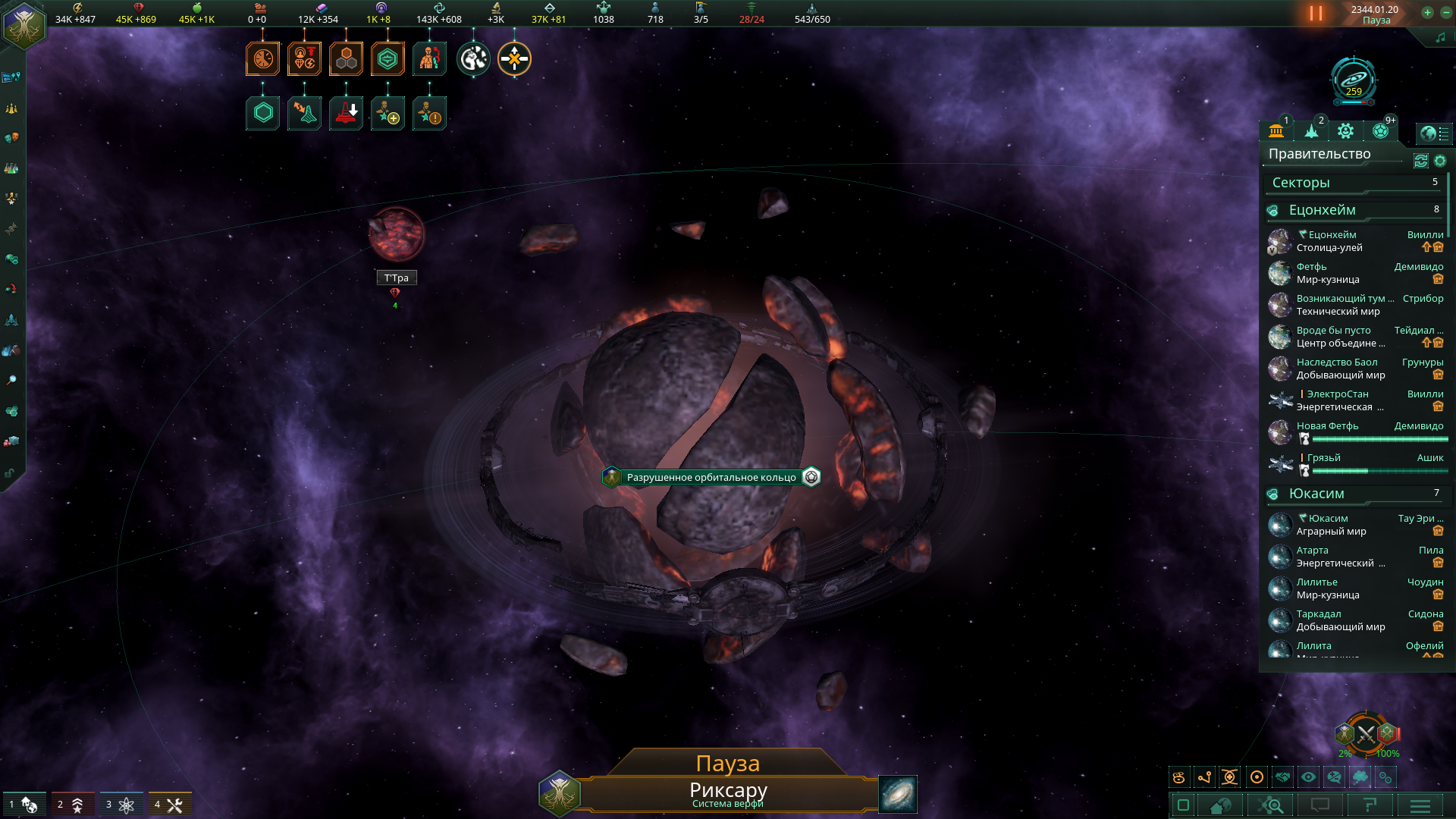Toggle the orange pause button
Screen dimensions: 1456x819
point(1316,14)
